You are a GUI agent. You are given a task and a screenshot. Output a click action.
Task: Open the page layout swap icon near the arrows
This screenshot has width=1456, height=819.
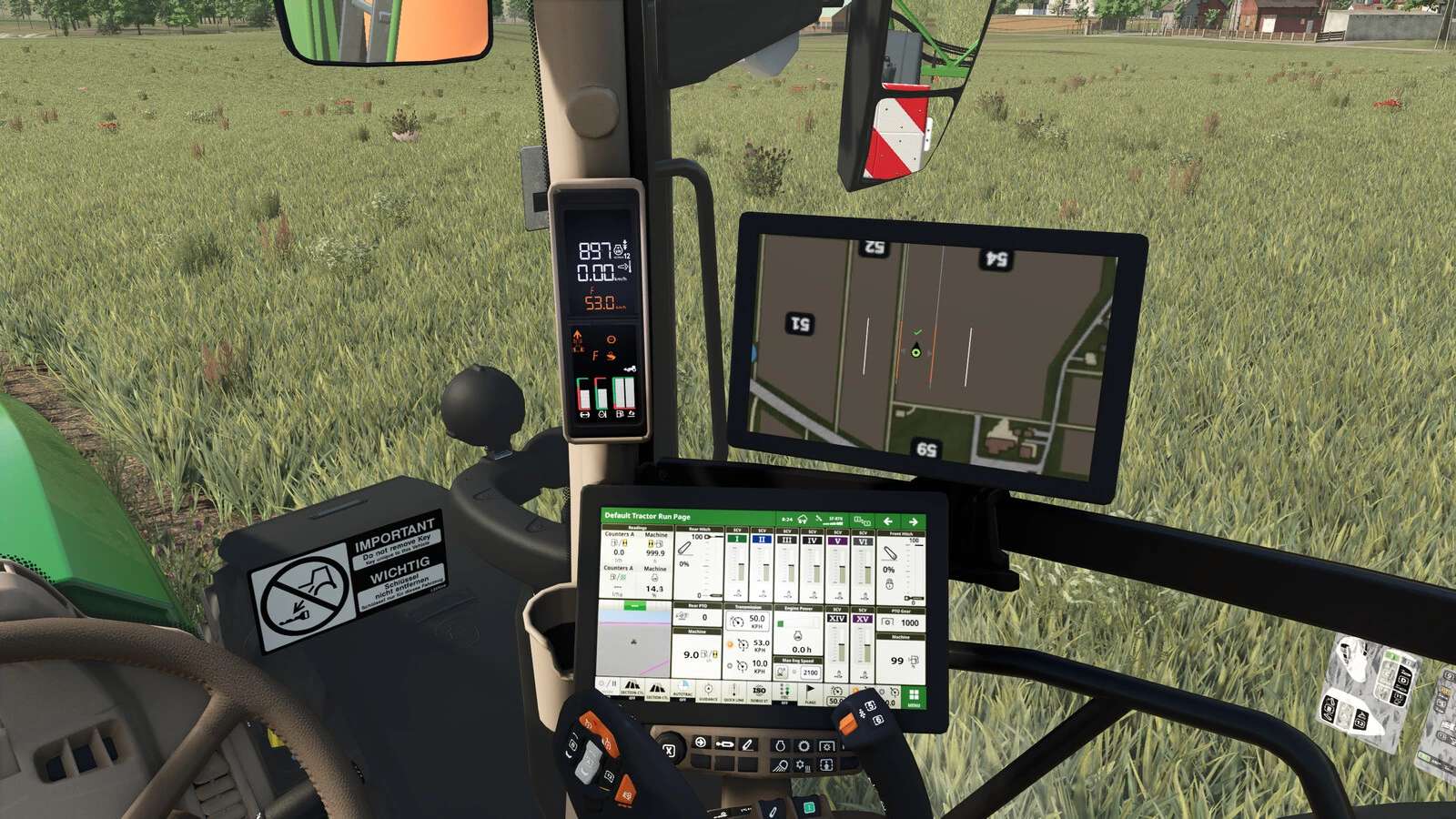[863, 521]
